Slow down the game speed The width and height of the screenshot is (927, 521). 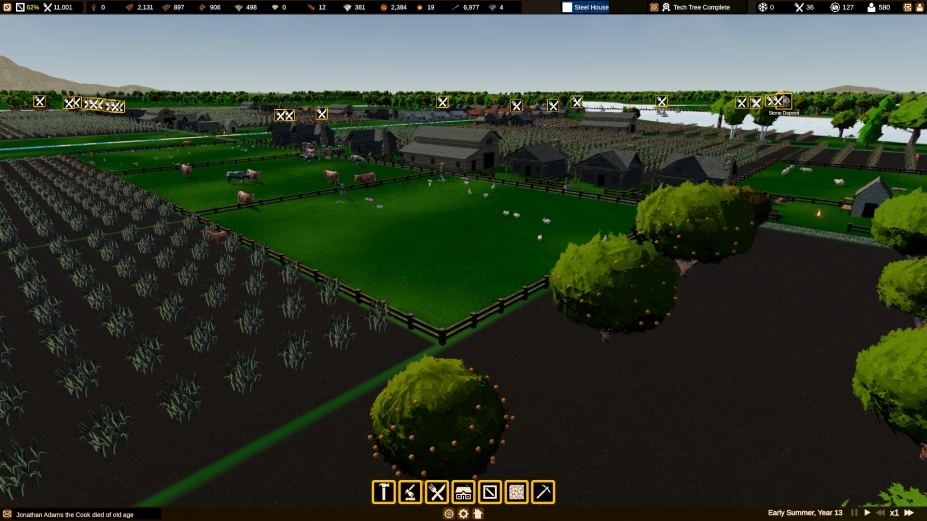coord(880,513)
